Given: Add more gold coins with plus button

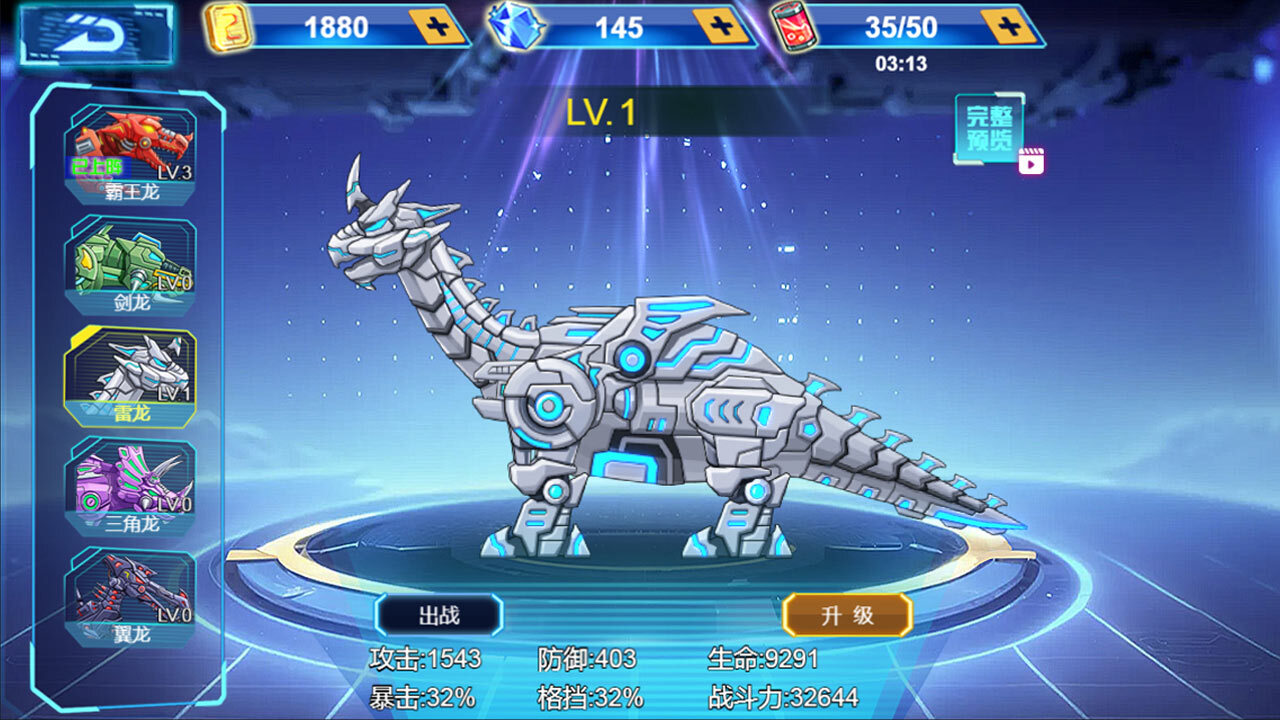Looking at the screenshot, I should [x=439, y=26].
